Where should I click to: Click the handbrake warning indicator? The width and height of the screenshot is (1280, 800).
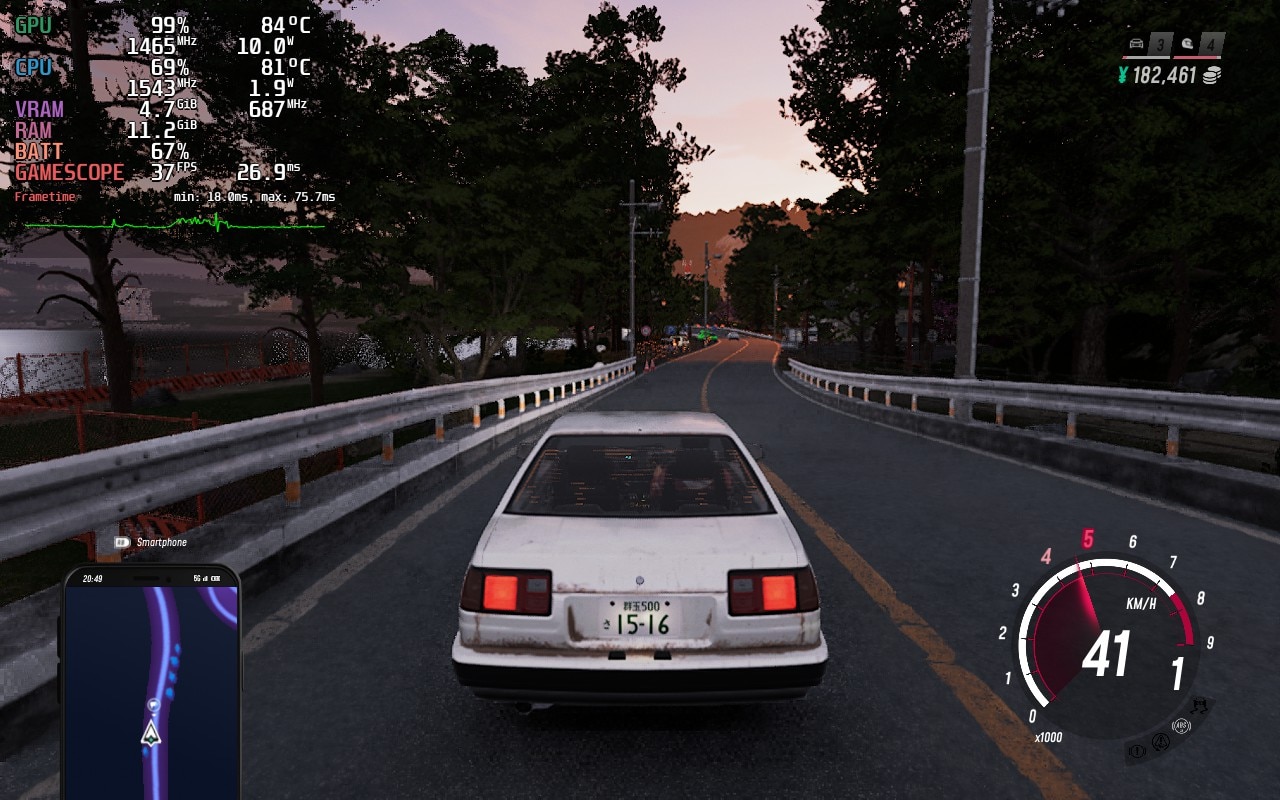click(x=1138, y=751)
